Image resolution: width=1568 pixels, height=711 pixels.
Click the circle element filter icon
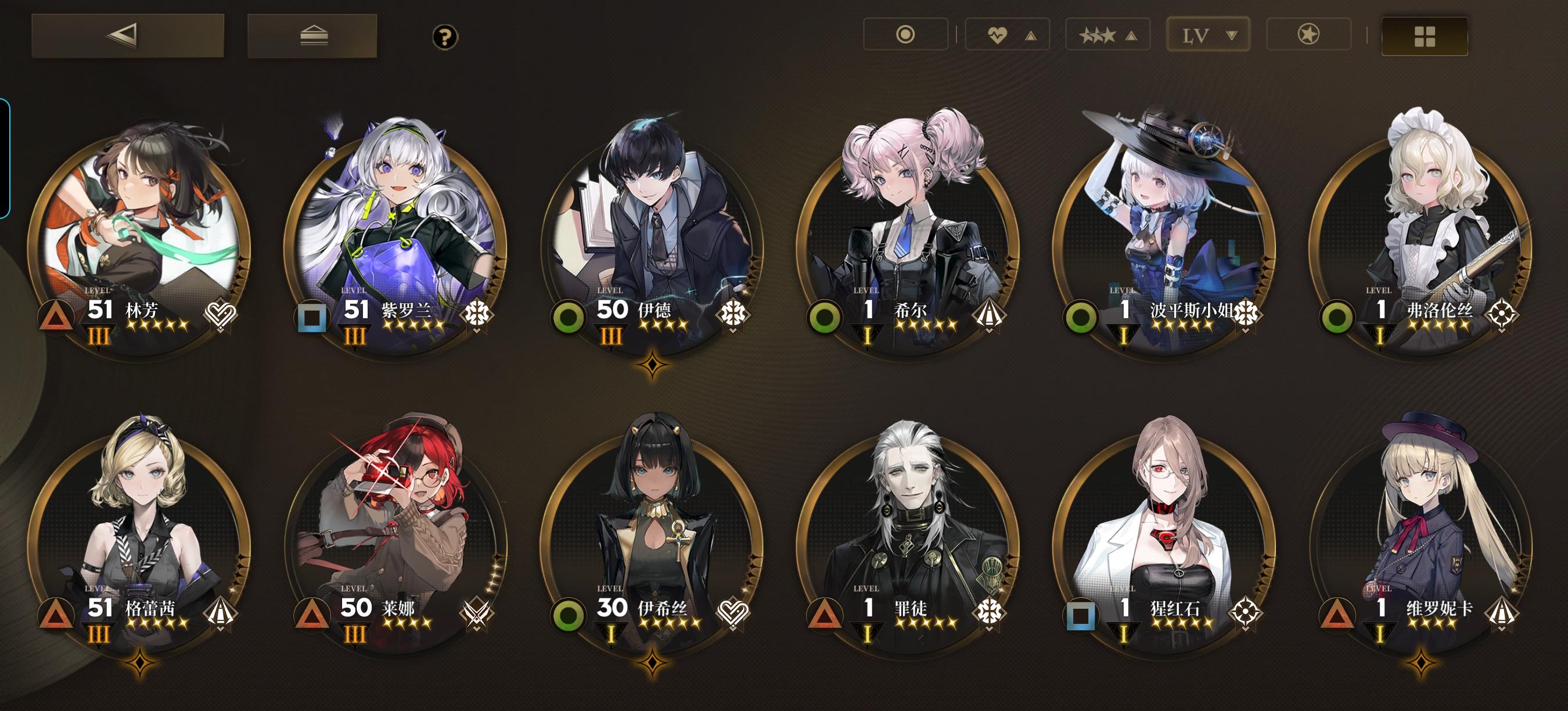907,35
